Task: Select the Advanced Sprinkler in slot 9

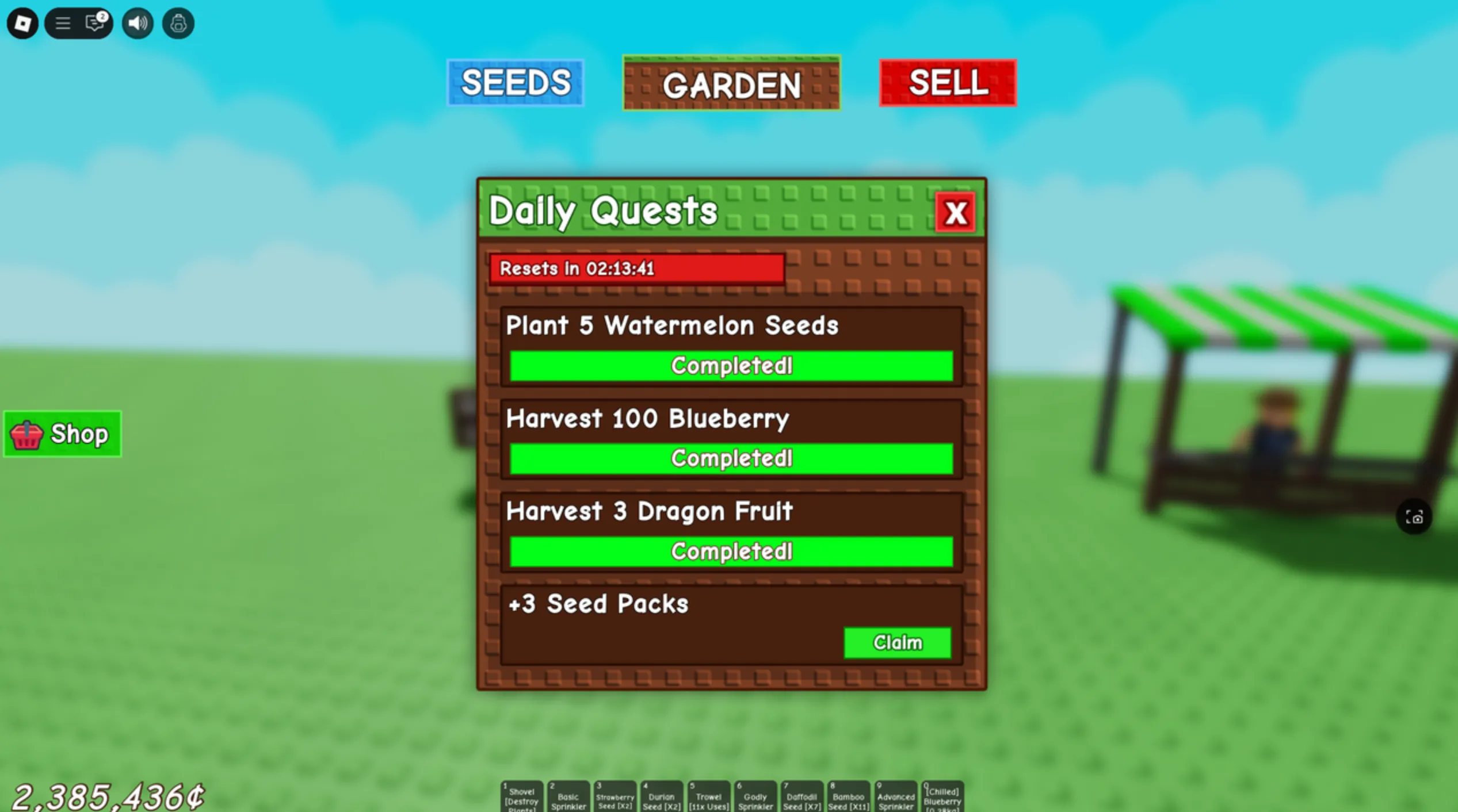Action: (896, 796)
